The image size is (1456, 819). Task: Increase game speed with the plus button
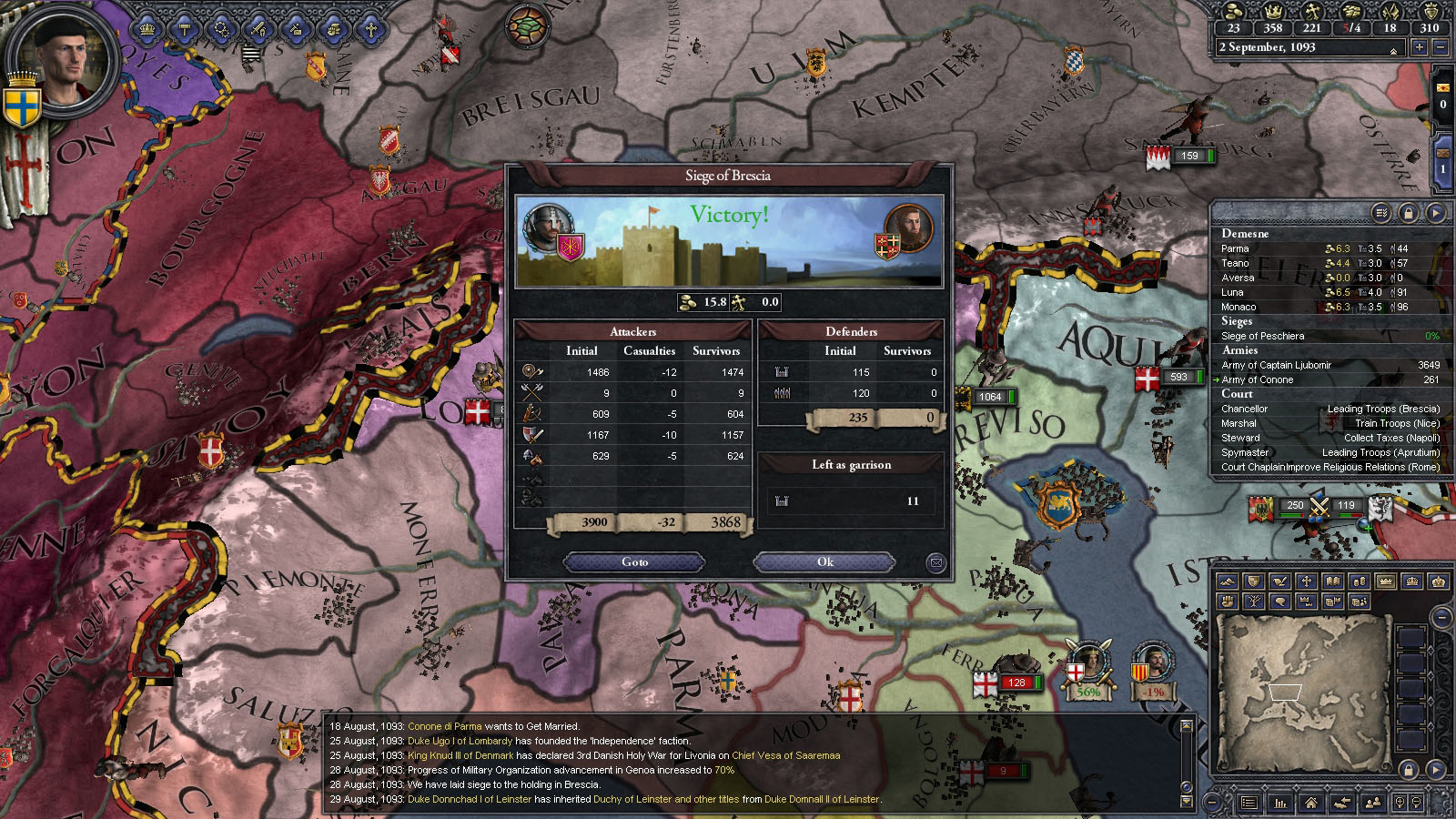1419,47
